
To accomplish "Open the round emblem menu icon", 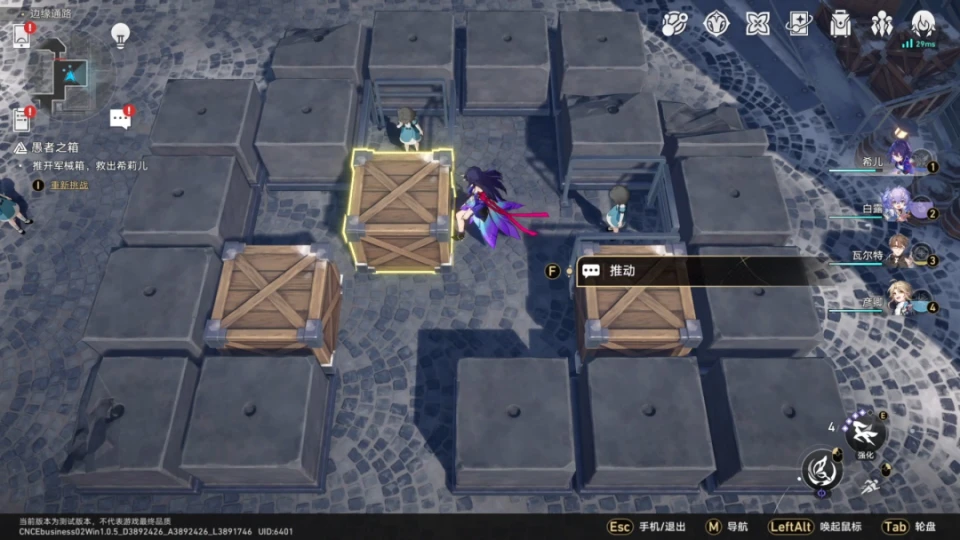I will 716,23.
